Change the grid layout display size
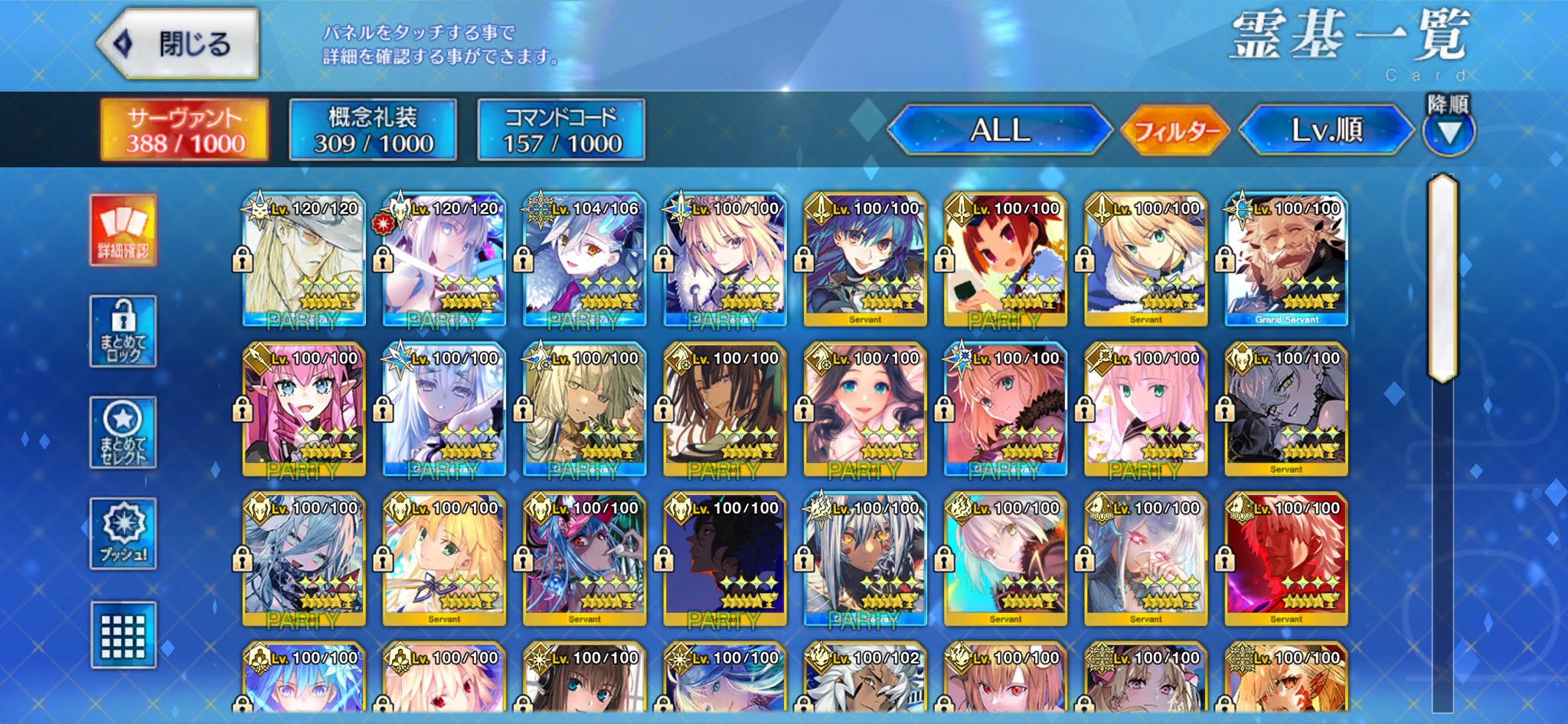This screenshot has width=1568, height=724. 123,635
